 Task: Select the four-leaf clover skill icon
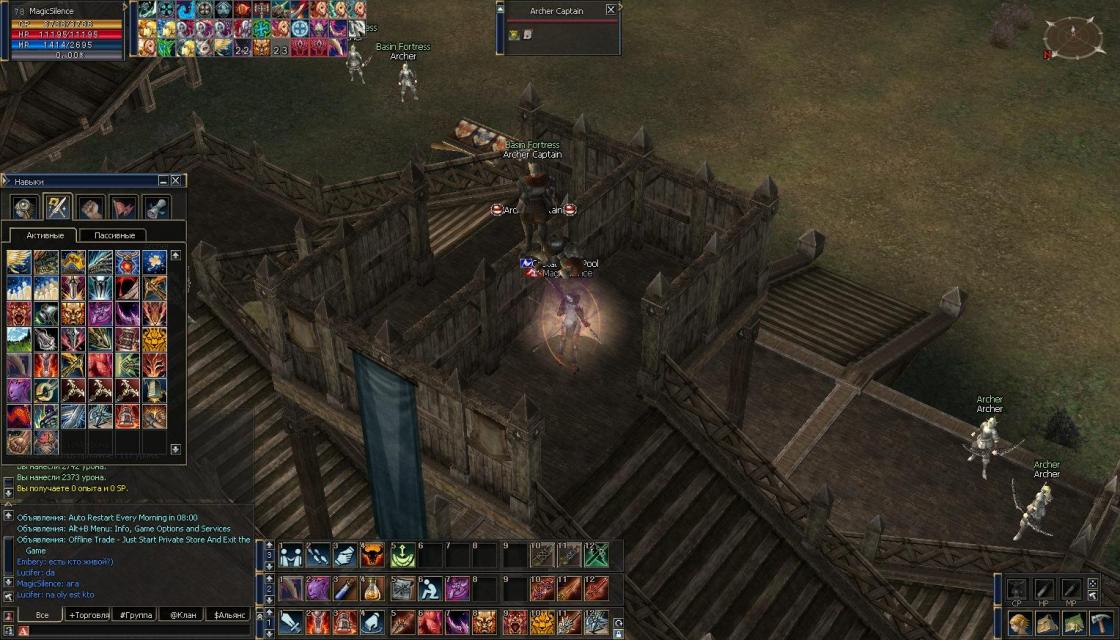(x=154, y=262)
